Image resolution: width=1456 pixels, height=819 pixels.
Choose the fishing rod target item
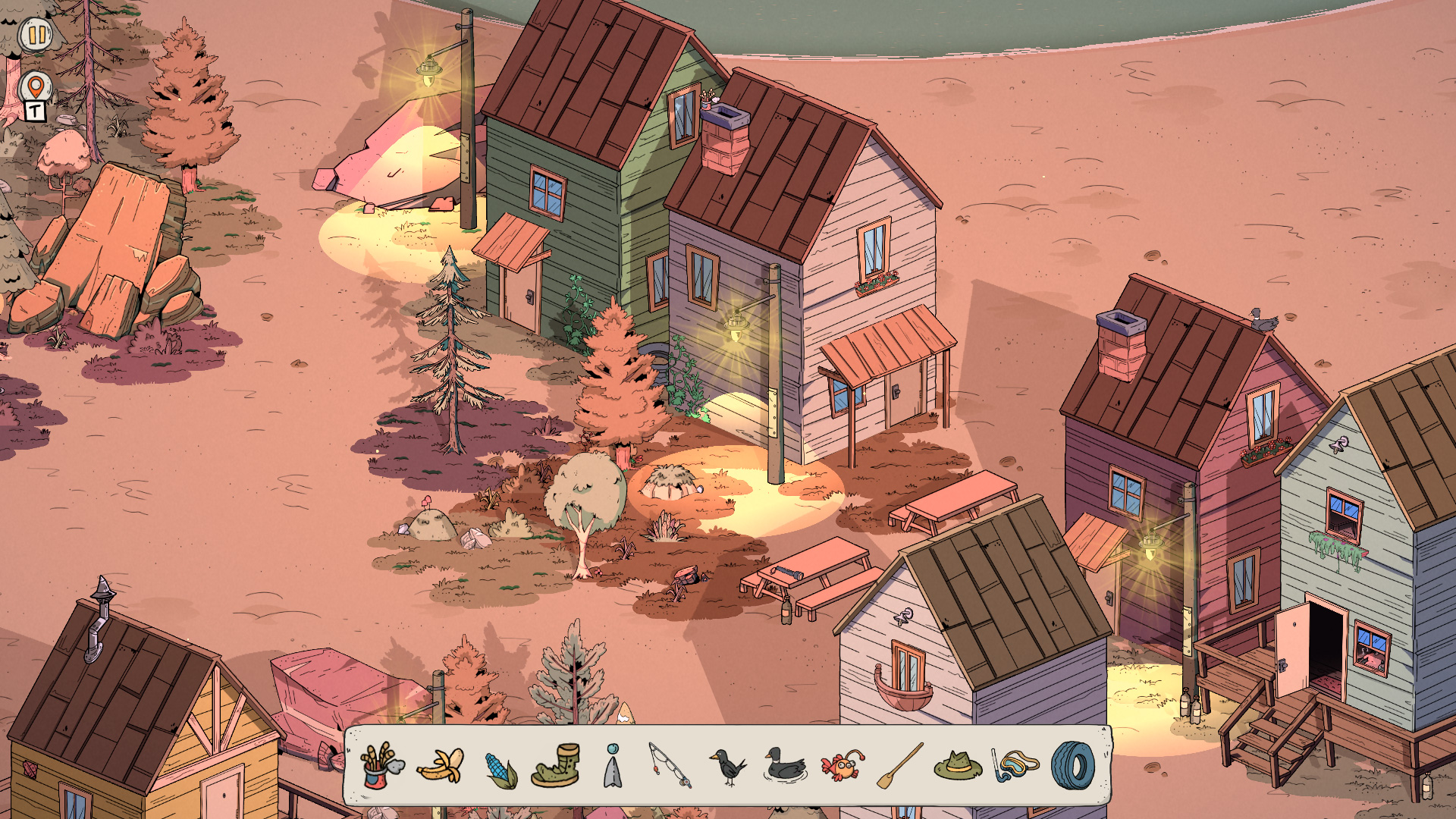tap(670, 766)
